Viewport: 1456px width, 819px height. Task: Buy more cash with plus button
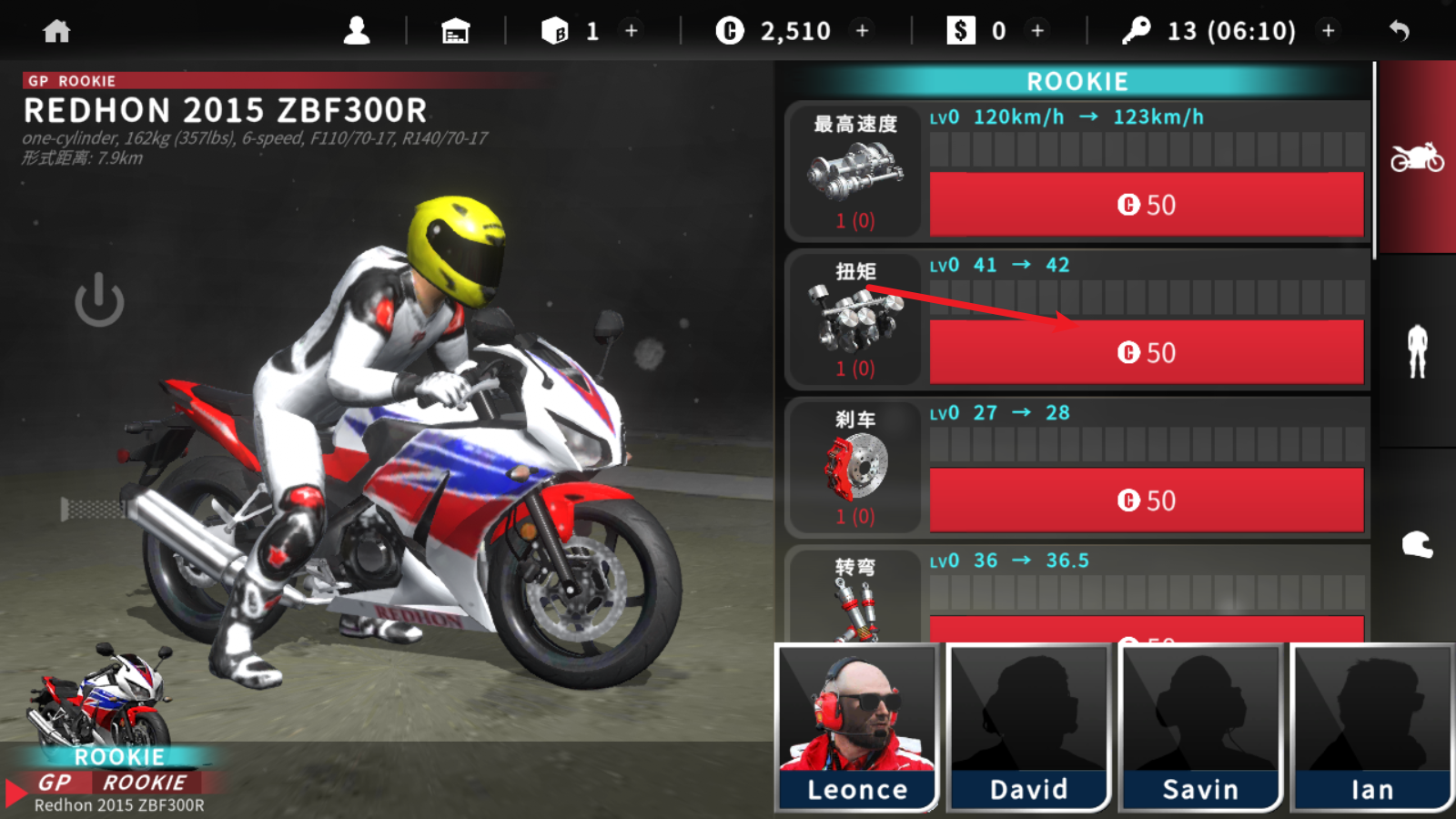pos(1037,31)
